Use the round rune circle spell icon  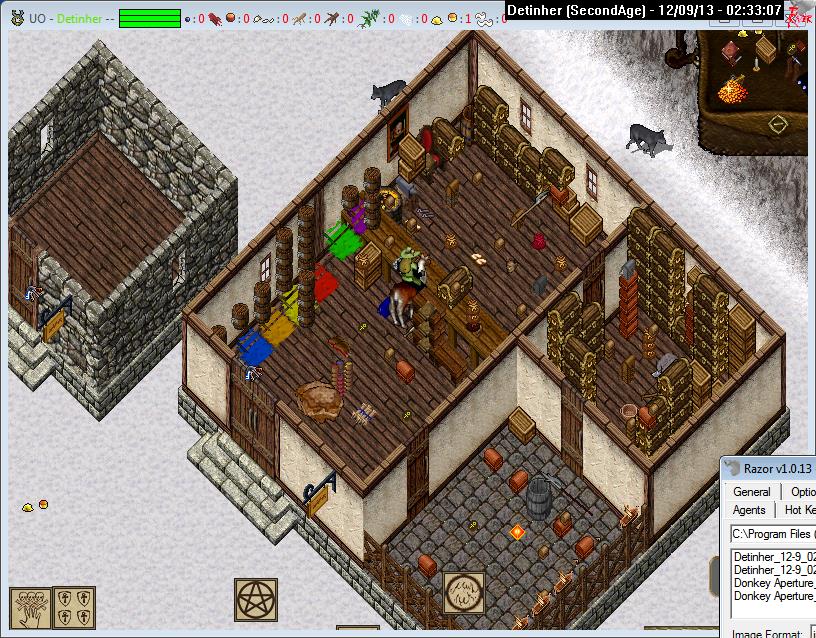click(x=464, y=592)
